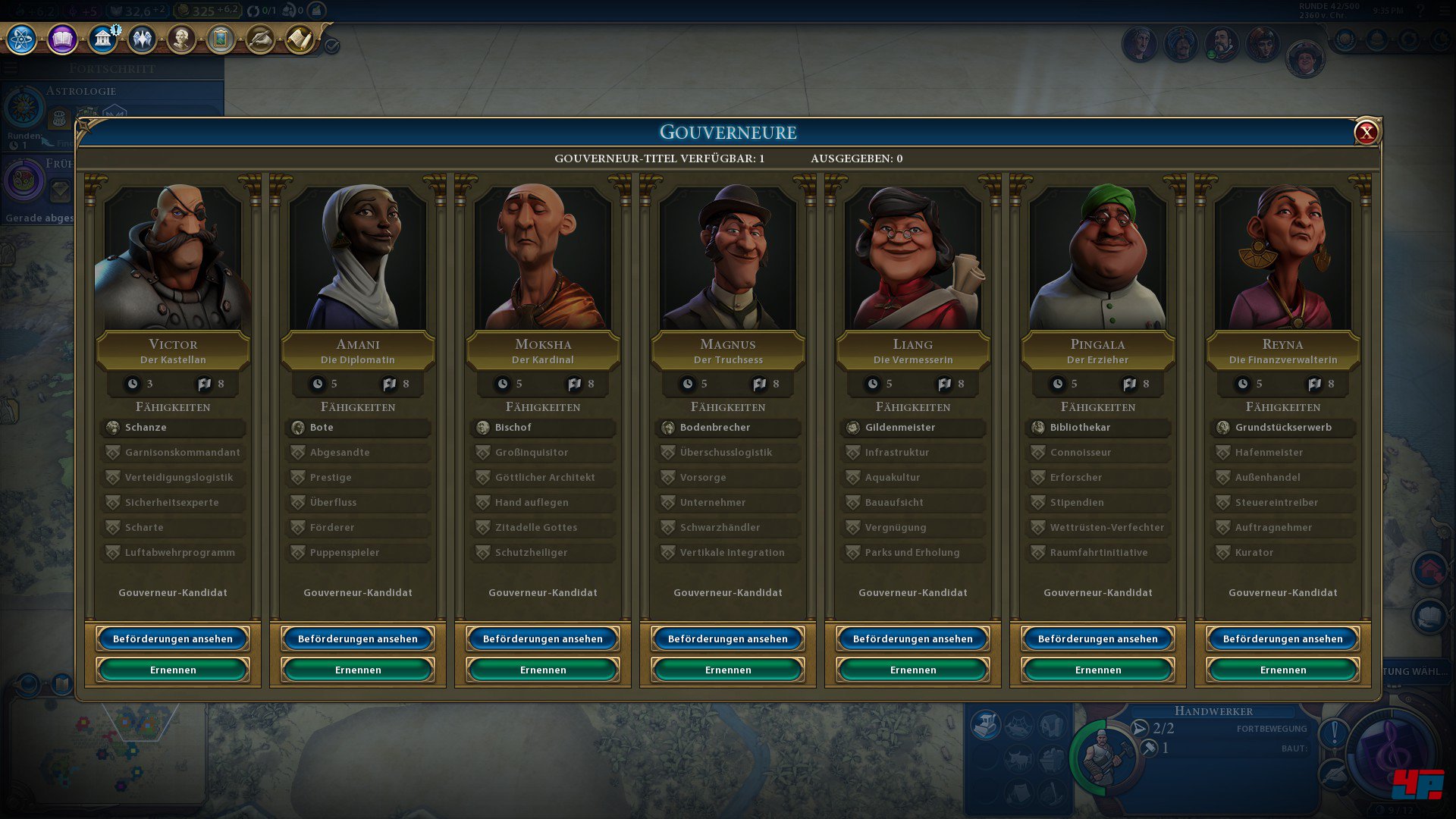View promotions for Magnus
The height and width of the screenshot is (819, 1456).
728,639
